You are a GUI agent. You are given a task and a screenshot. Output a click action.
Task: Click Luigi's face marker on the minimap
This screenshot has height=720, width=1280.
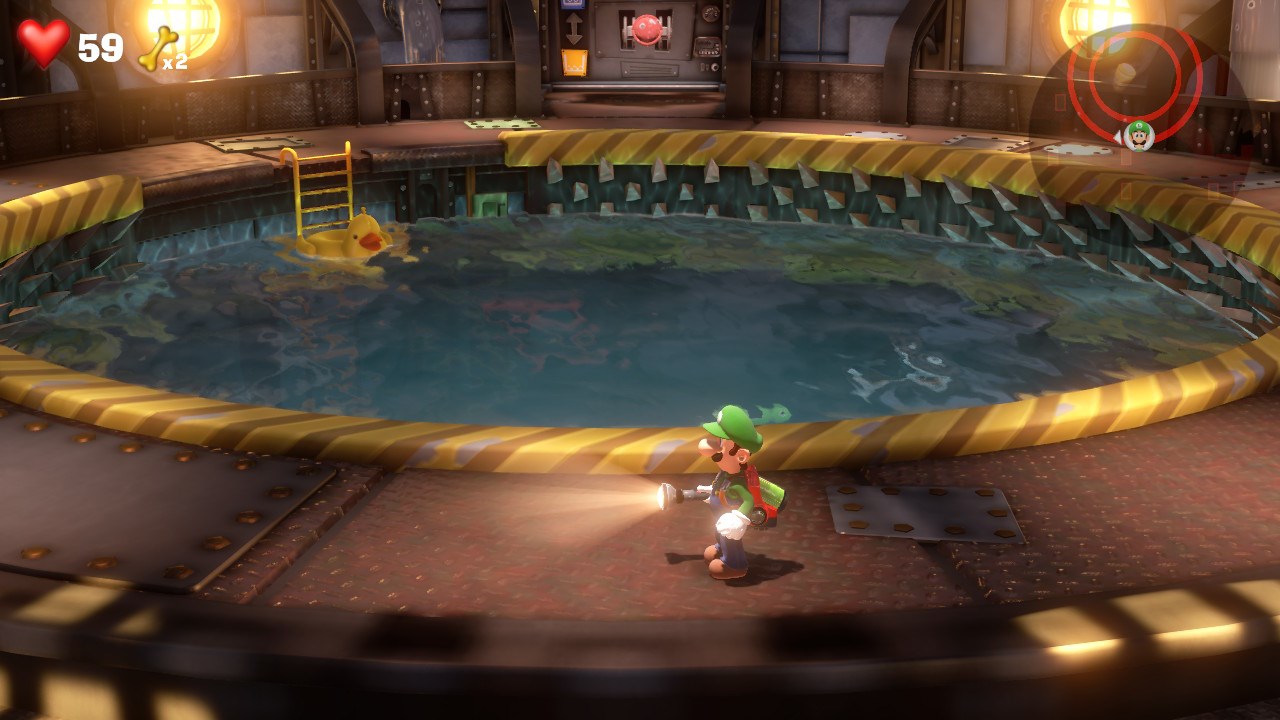click(x=1138, y=134)
